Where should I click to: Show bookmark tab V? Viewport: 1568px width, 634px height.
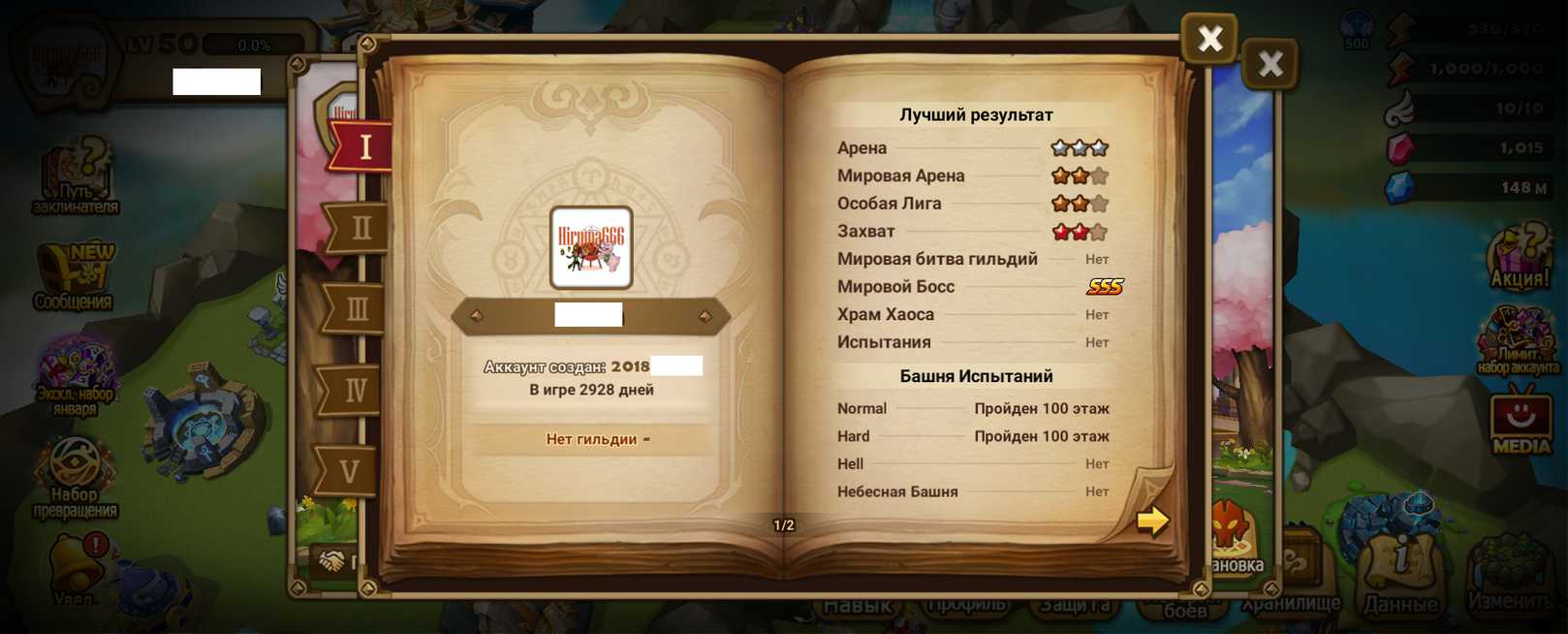(349, 471)
